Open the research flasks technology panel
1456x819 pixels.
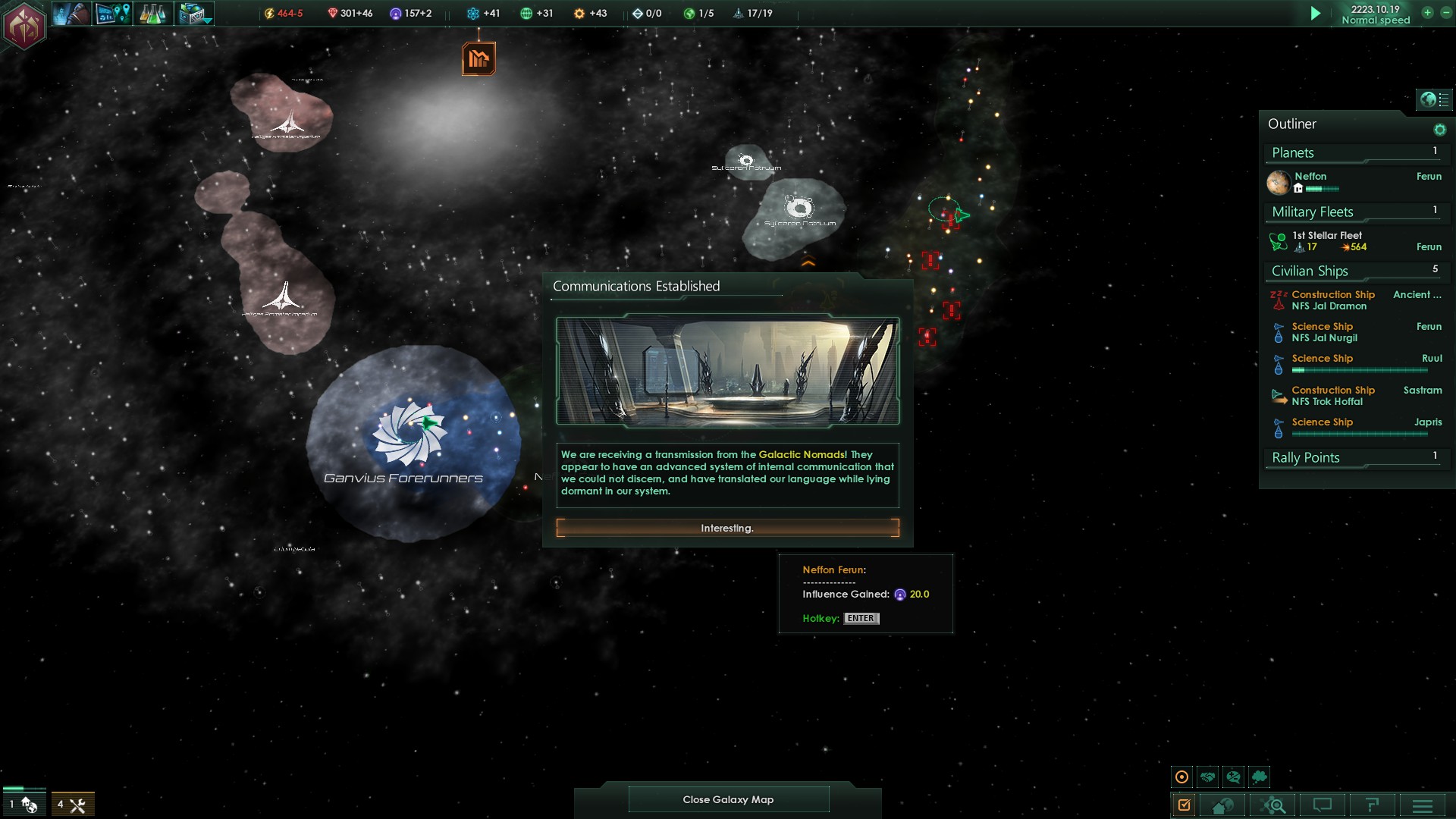click(152, 14)
